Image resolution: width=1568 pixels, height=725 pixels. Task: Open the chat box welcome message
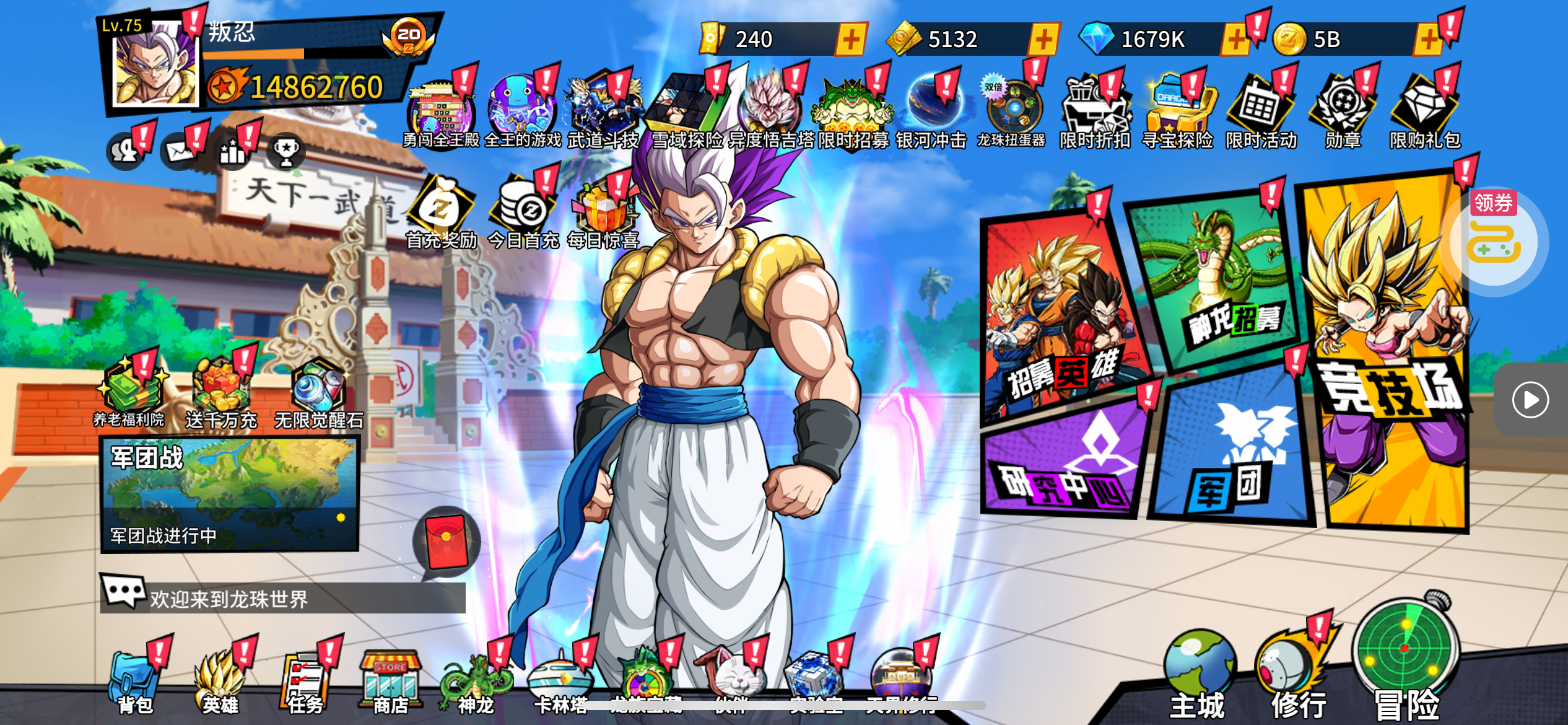click(x=282, y=598)
